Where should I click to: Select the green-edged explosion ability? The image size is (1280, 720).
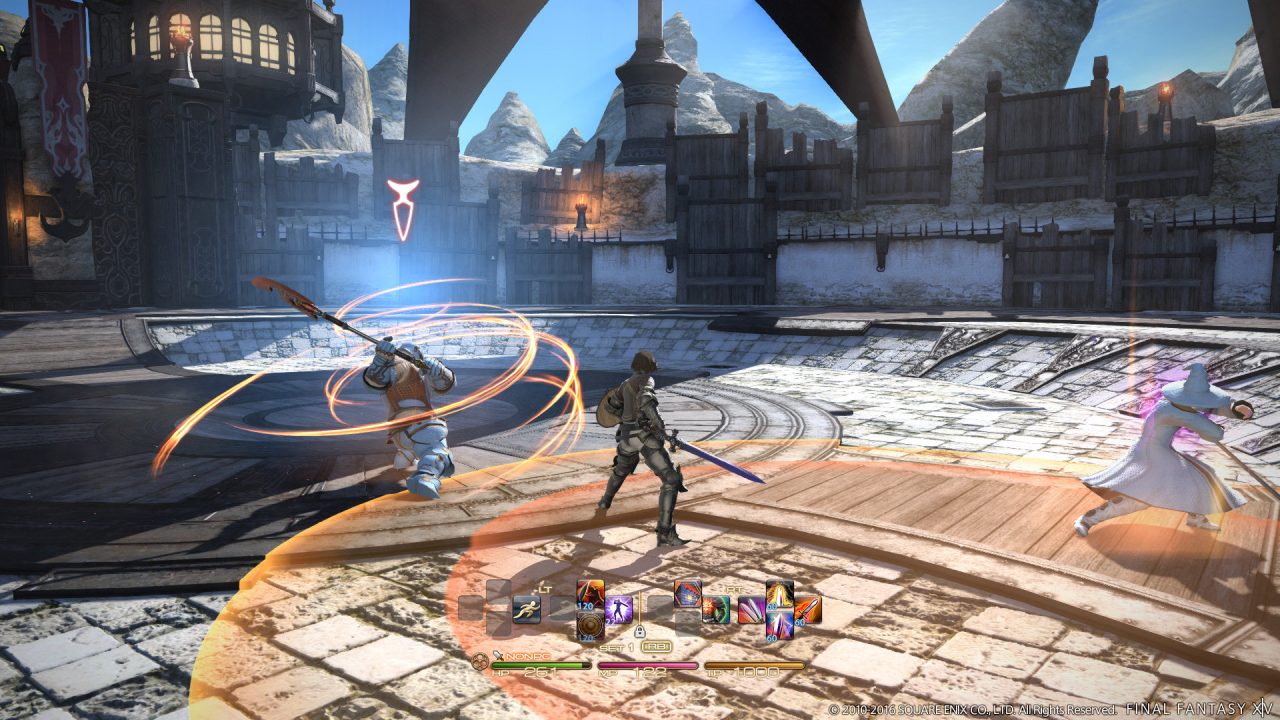715,609
